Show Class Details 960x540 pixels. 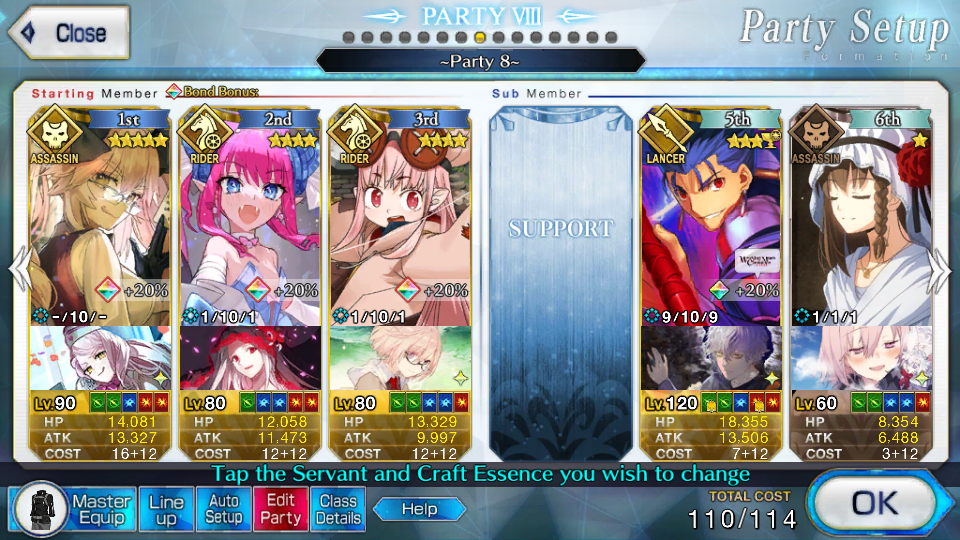(x=338, y=509)
